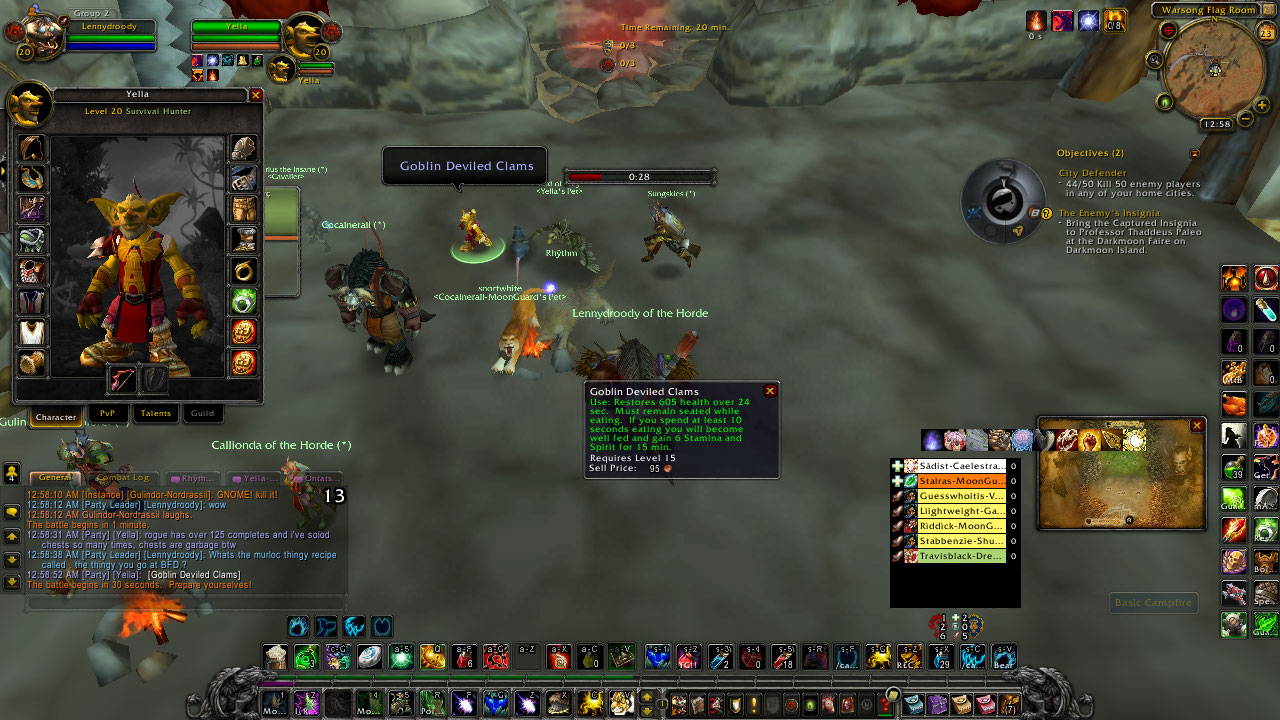Open the Combat Log chat tab
This screenshot has height=720, width=1280.
[x=122, y=478]
